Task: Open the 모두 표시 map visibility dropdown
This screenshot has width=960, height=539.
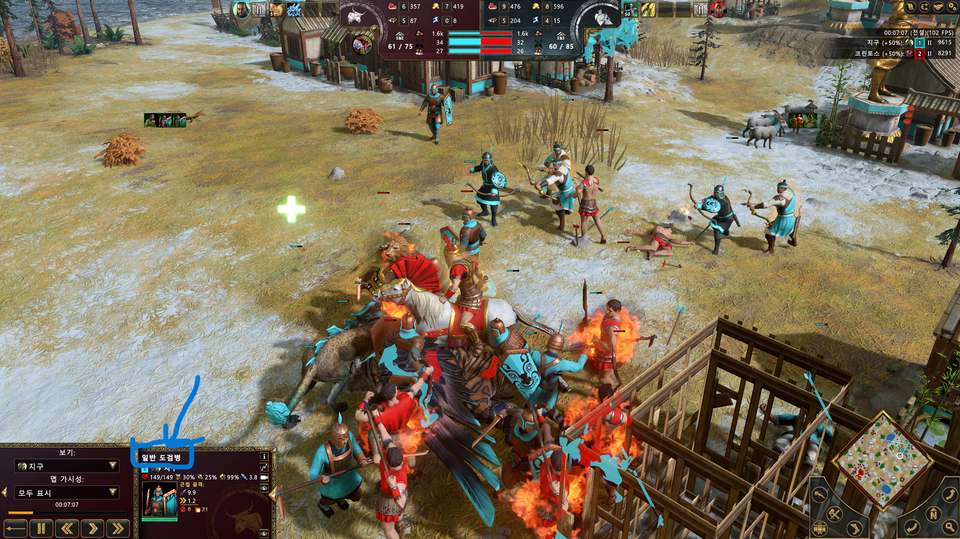Action: tap(67, 493)
